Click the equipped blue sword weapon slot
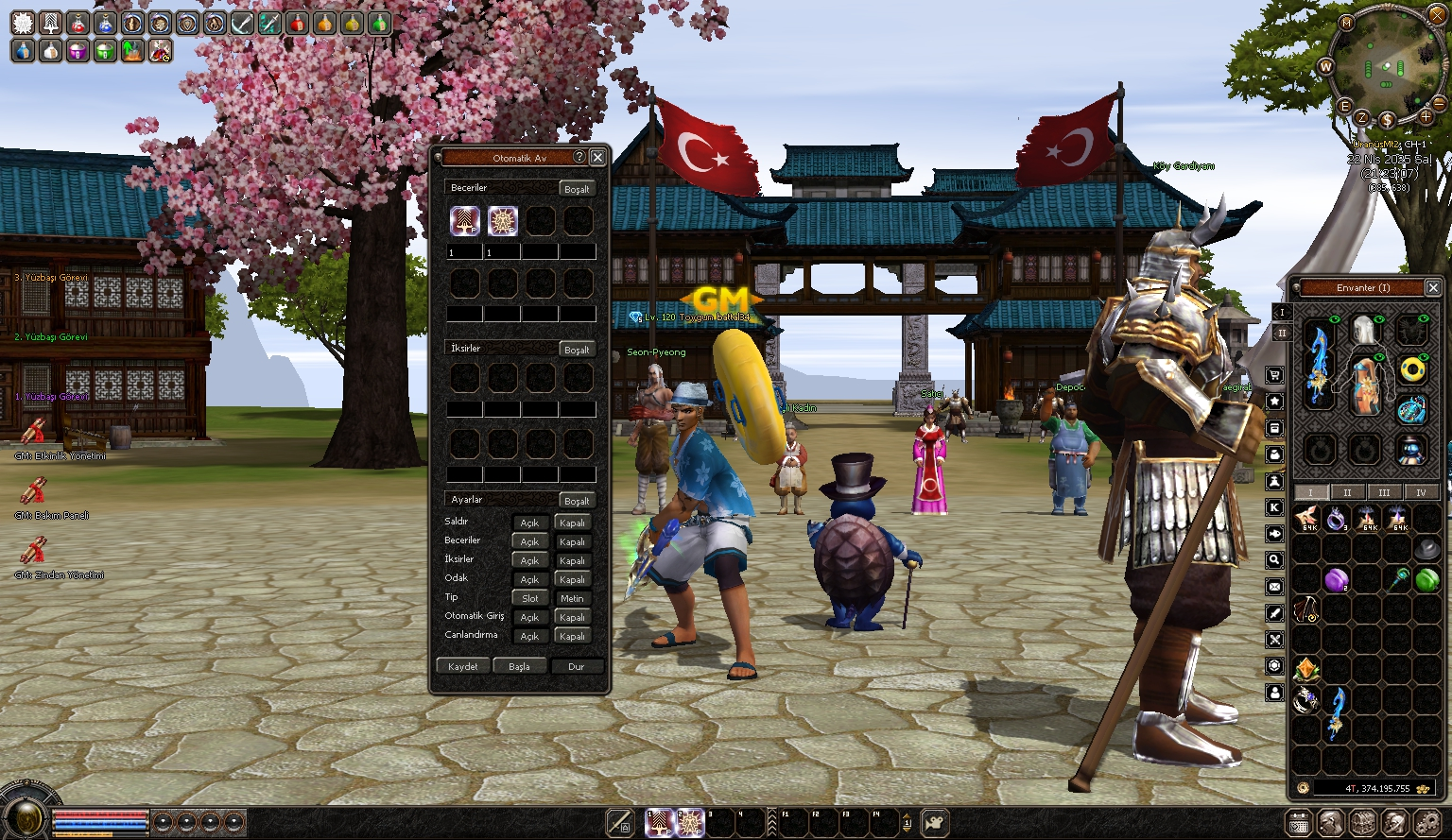Viewport: 1452px width, 840px height. point(1318,364)
